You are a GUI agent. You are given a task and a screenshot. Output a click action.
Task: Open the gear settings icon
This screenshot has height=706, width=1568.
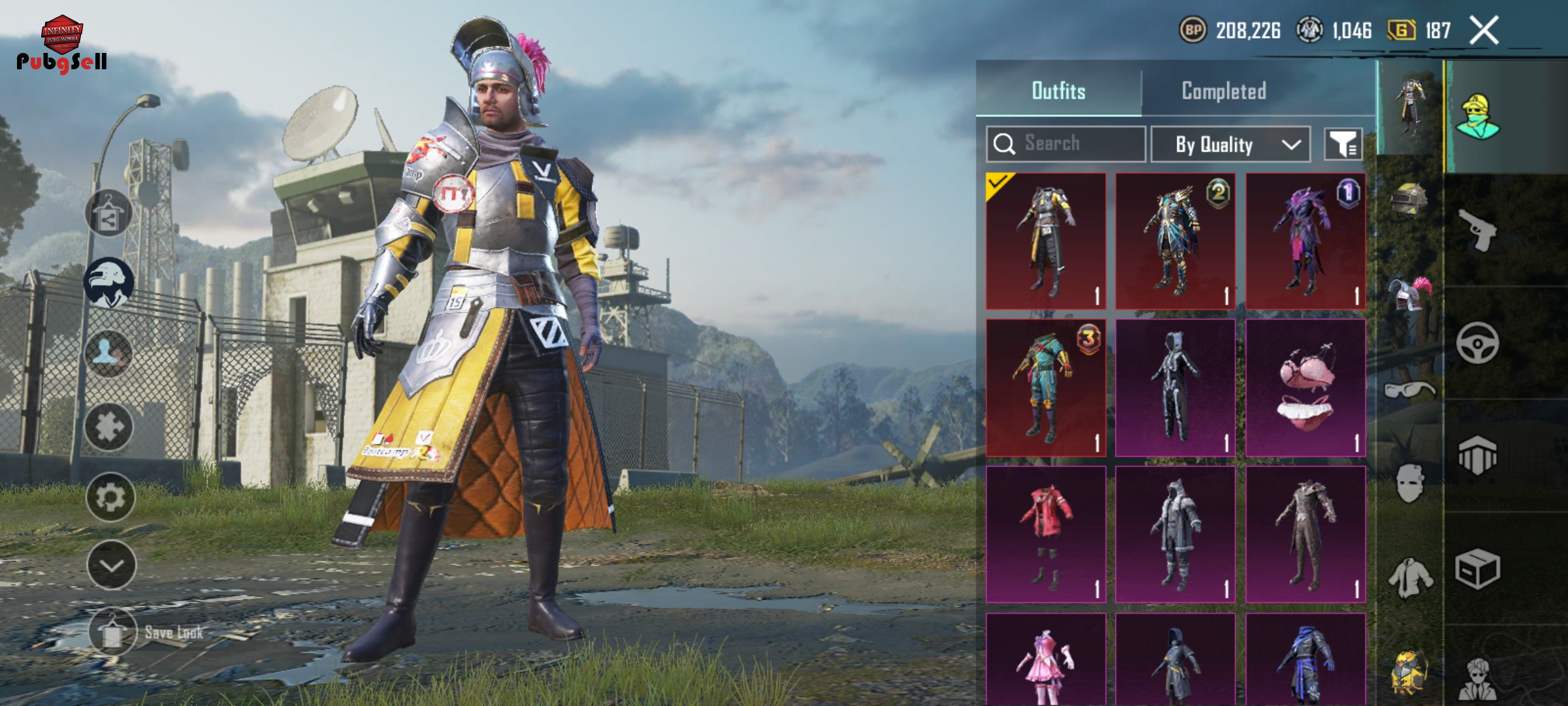(x=110, y=497)
